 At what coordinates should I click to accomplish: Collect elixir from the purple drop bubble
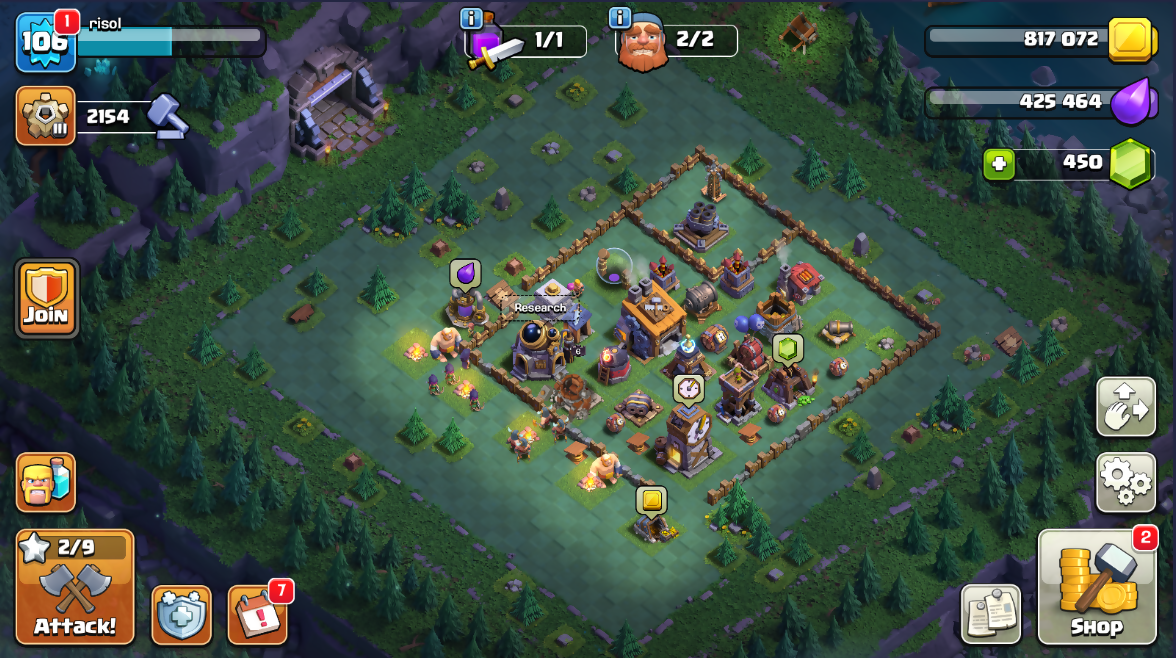tap(465, 273)
